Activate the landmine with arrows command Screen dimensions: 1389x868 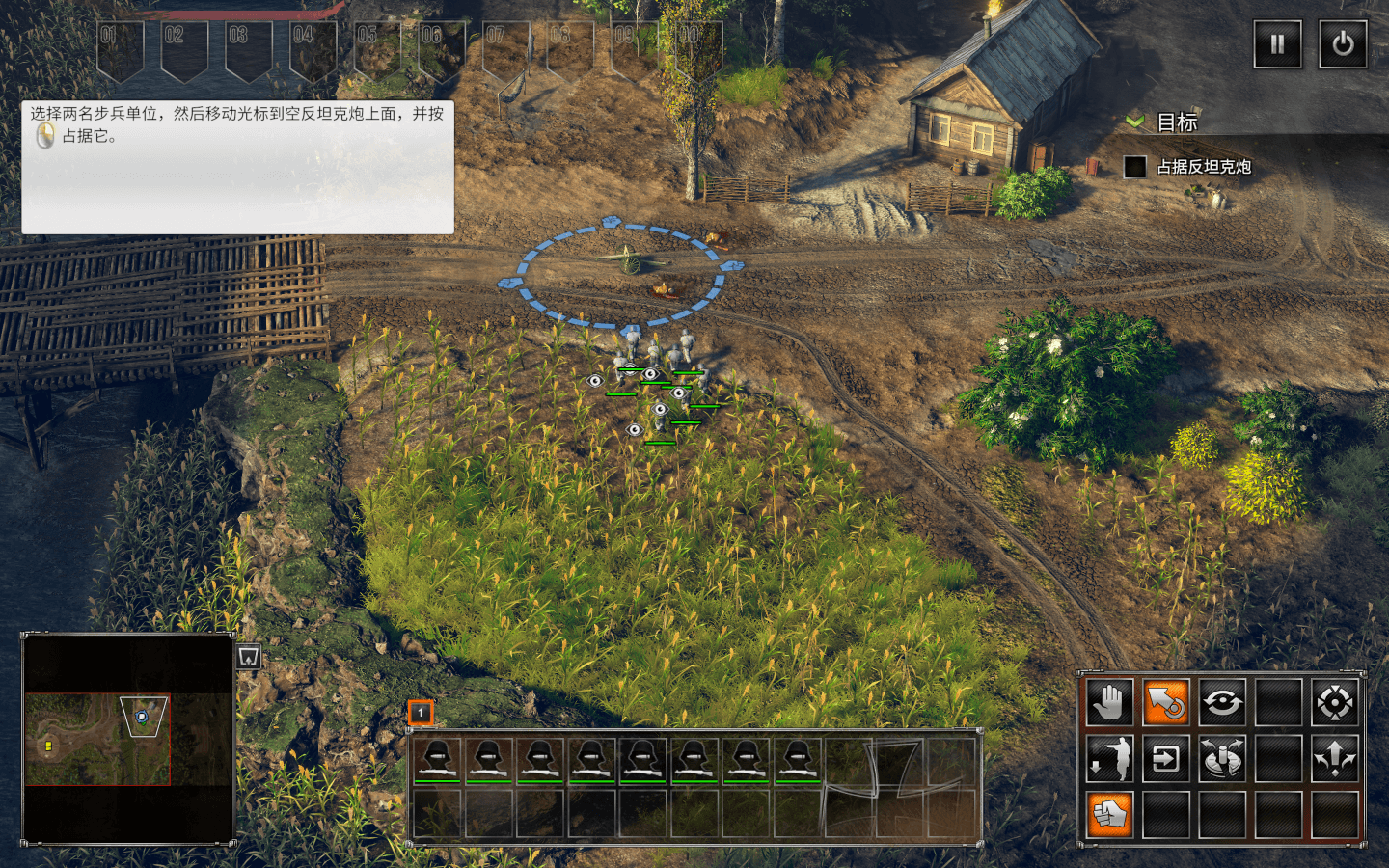(1222, 759)
